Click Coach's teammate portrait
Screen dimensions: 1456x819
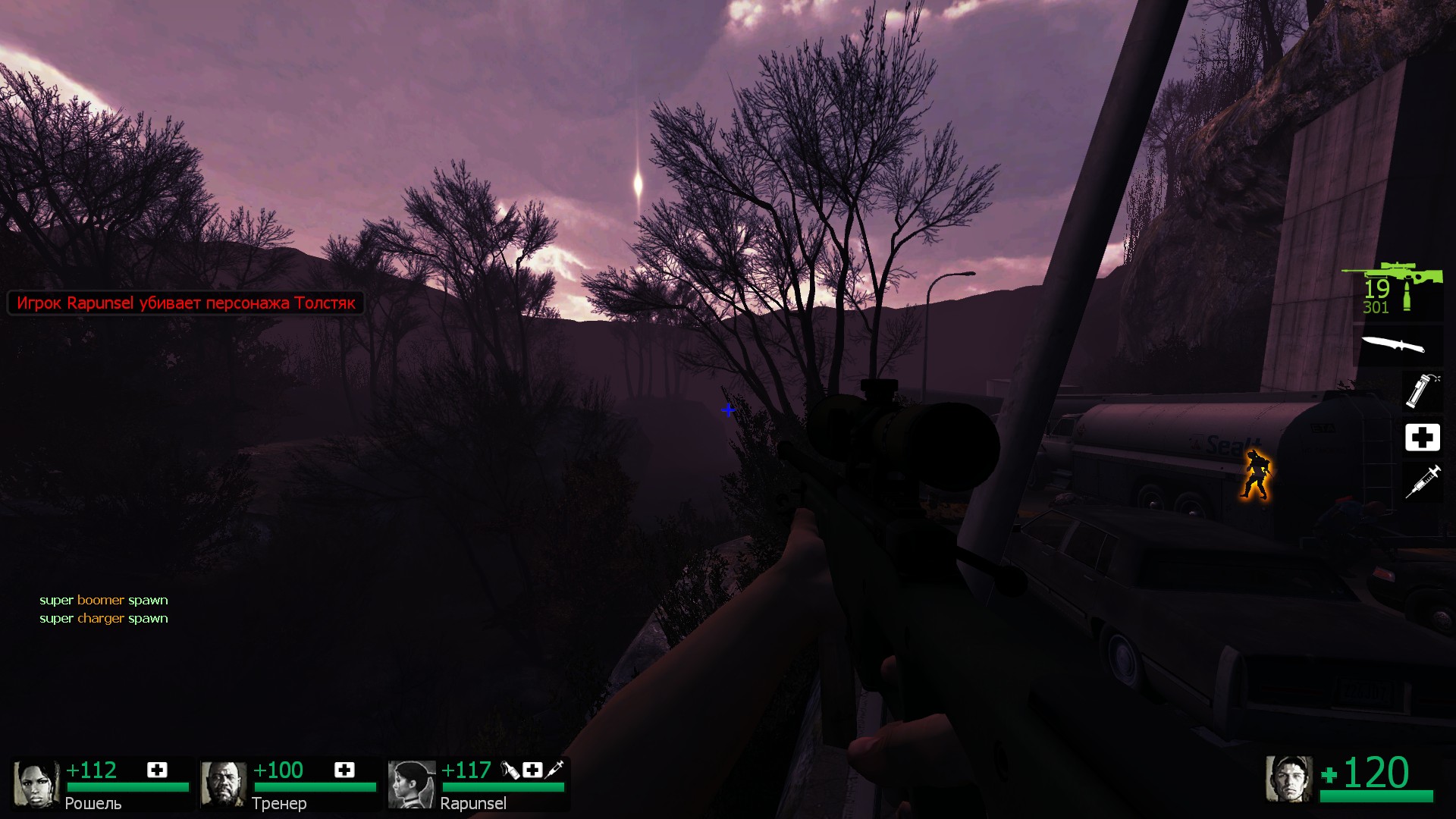[223, 784]
